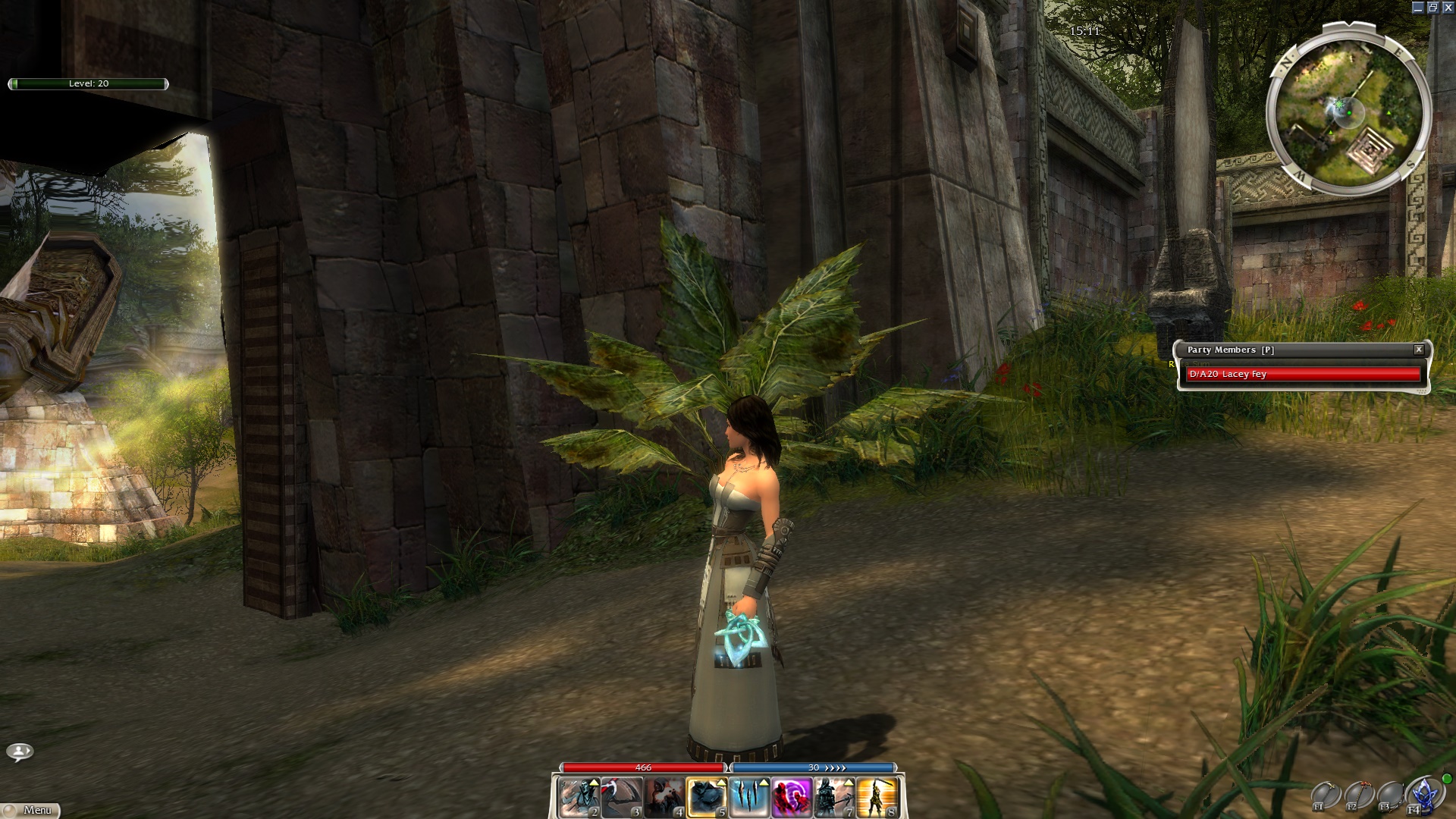Use the scythe swing skill

tap(621, 799)
